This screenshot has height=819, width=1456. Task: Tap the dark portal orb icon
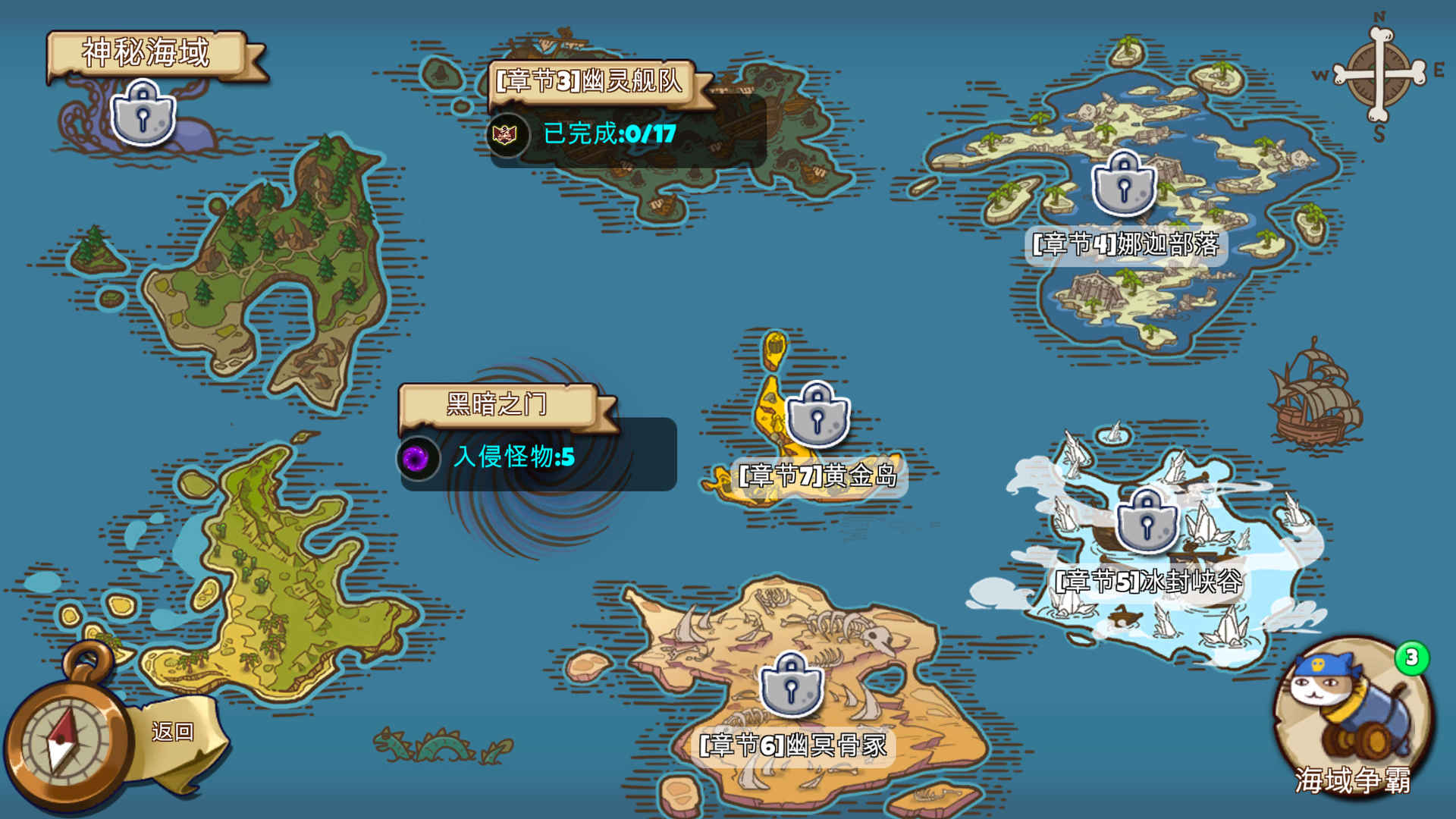417,459
